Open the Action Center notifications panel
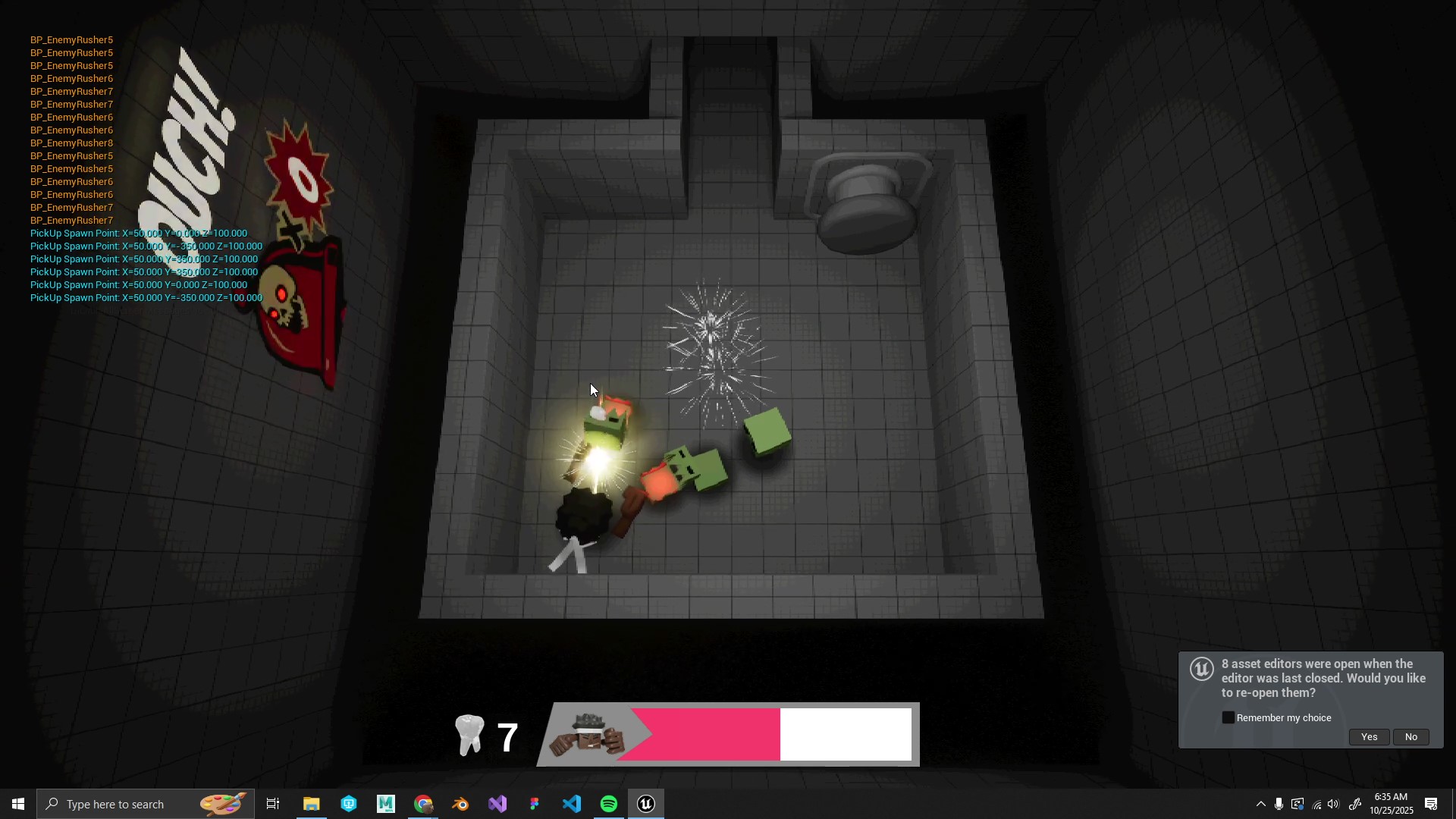The width and height of the screenshot is (1456, 819). click(1432, 805)
